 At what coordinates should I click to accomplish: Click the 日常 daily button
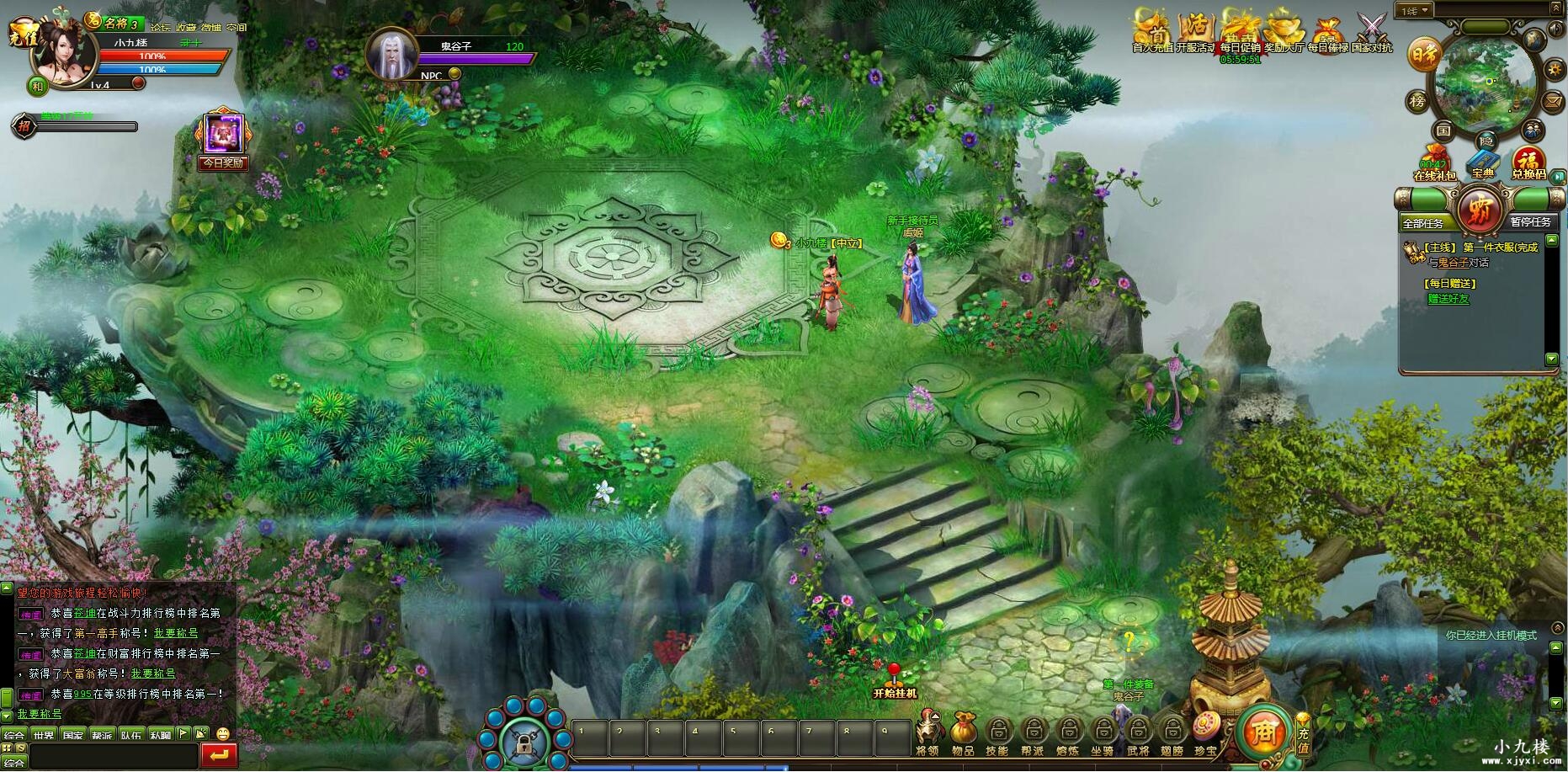coord(1424,55)
